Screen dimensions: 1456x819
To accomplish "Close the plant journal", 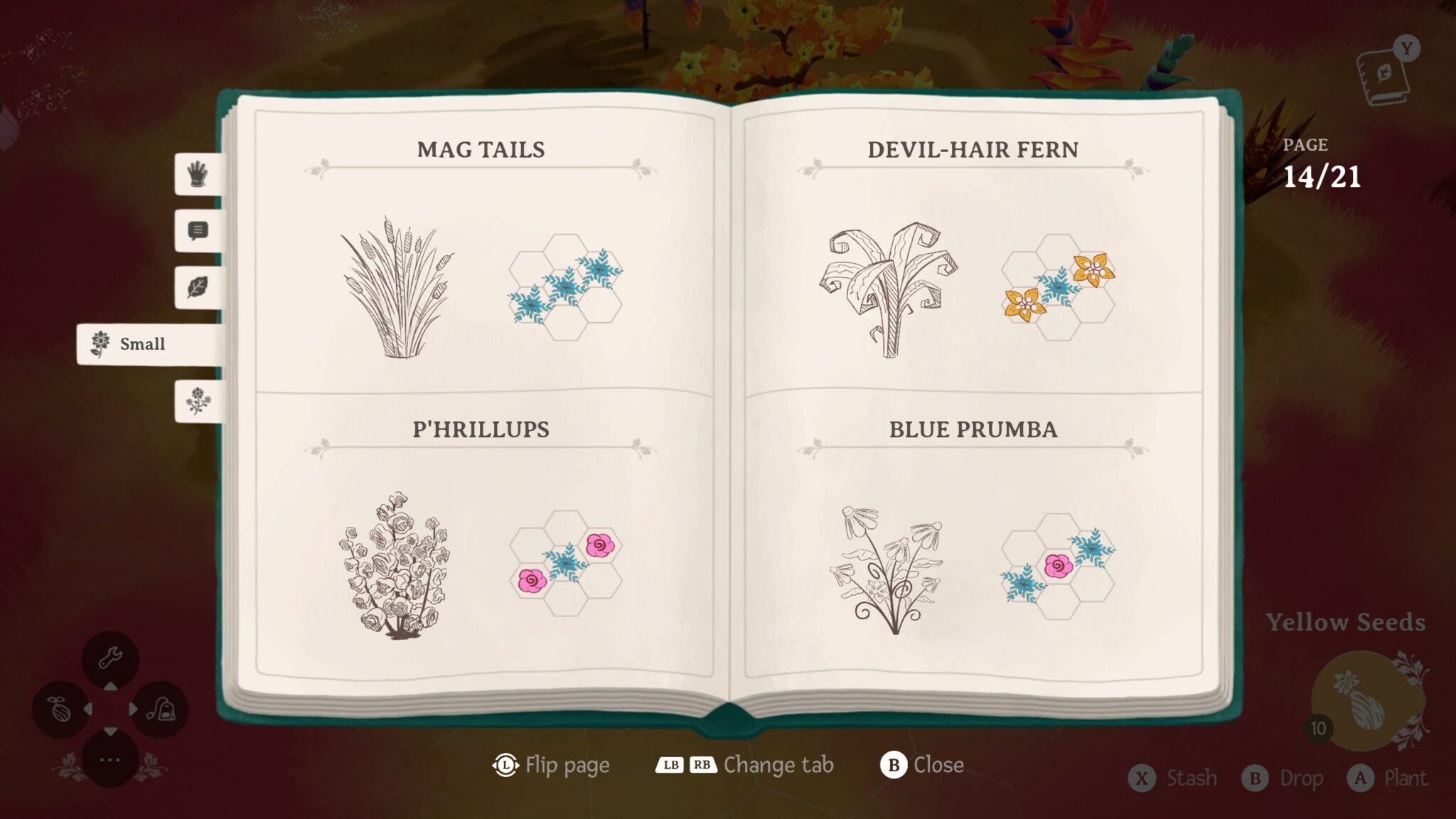I will [922, 765].
